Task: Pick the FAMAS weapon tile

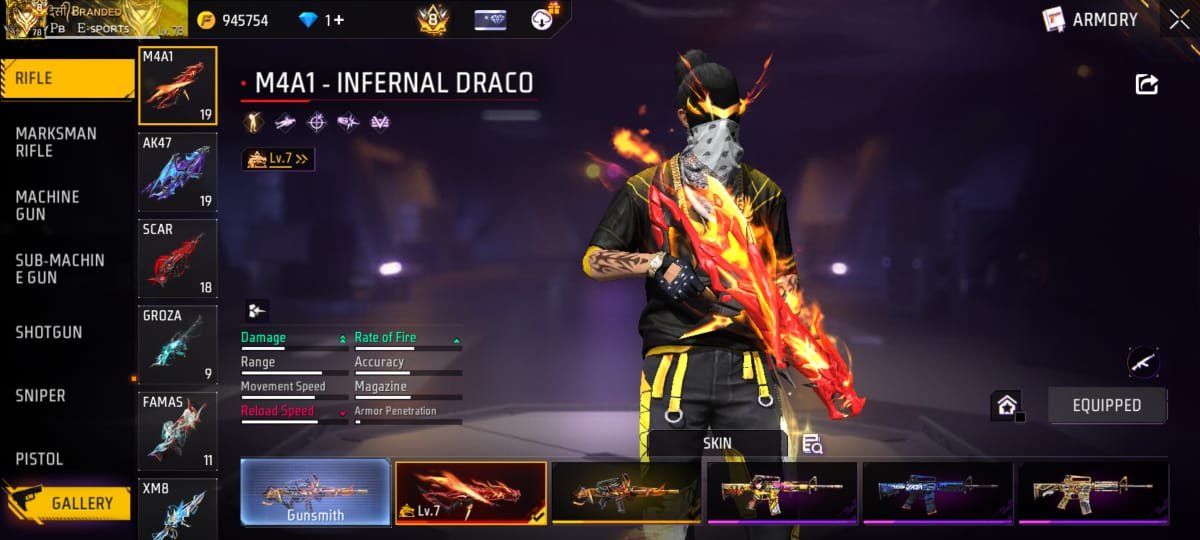Action: pos(177,430)
